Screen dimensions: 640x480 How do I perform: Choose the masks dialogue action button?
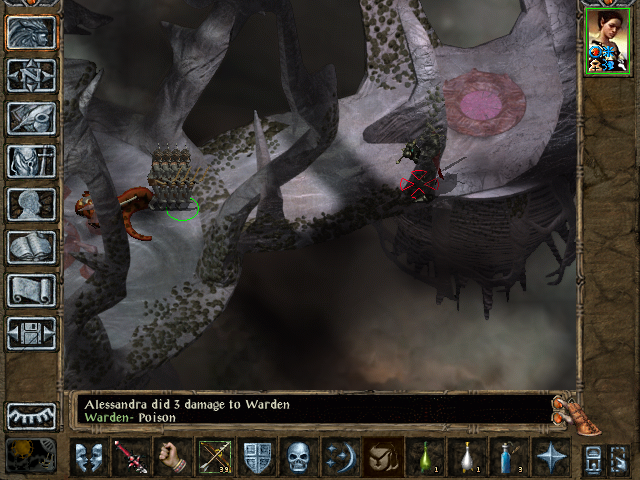(89, 457)
